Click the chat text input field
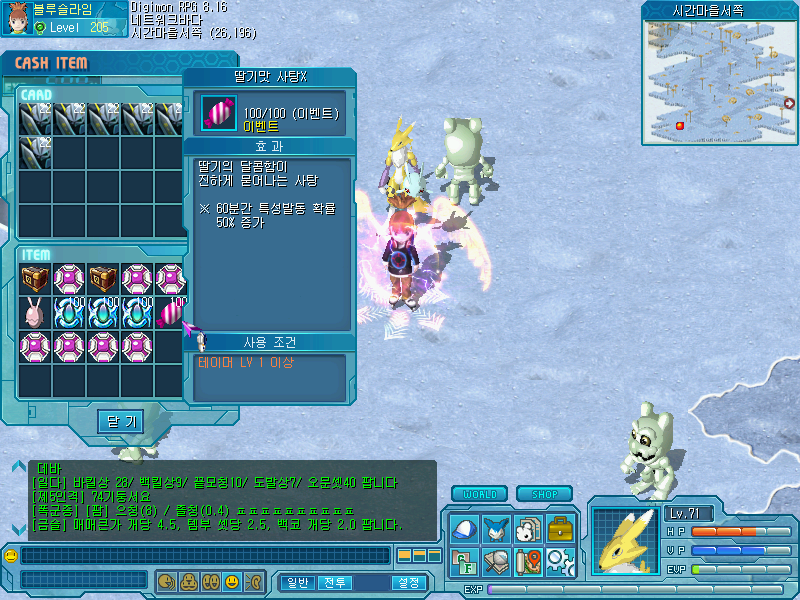Viewport: 800px width, 600px height. point(205,555)
